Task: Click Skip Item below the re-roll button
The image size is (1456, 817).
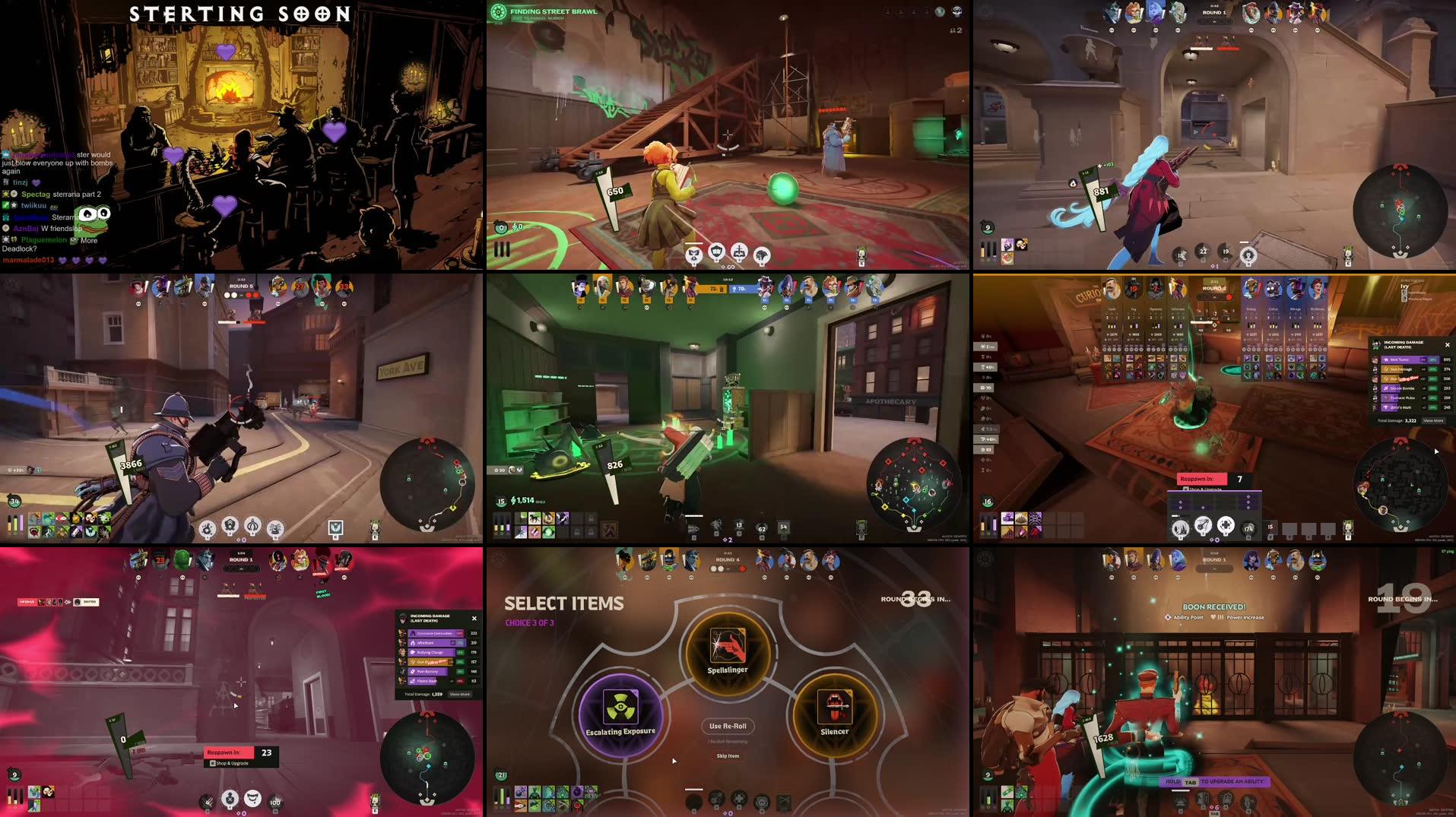Action: 728,756
